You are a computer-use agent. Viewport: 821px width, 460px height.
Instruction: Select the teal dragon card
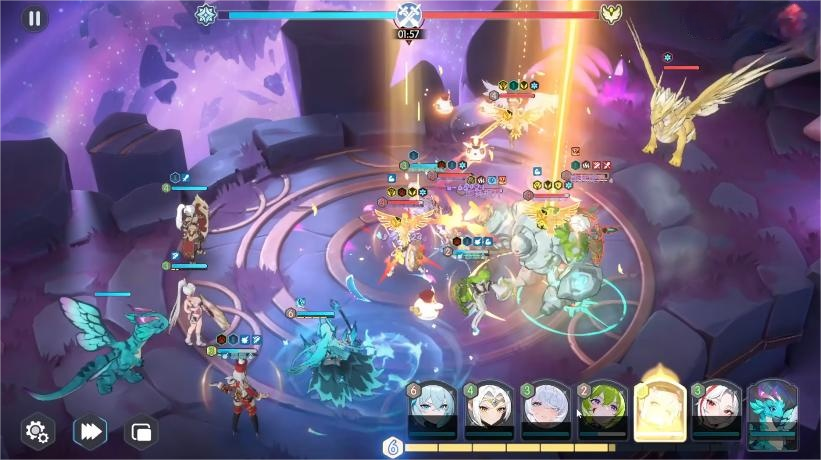[x=773, y=411]
